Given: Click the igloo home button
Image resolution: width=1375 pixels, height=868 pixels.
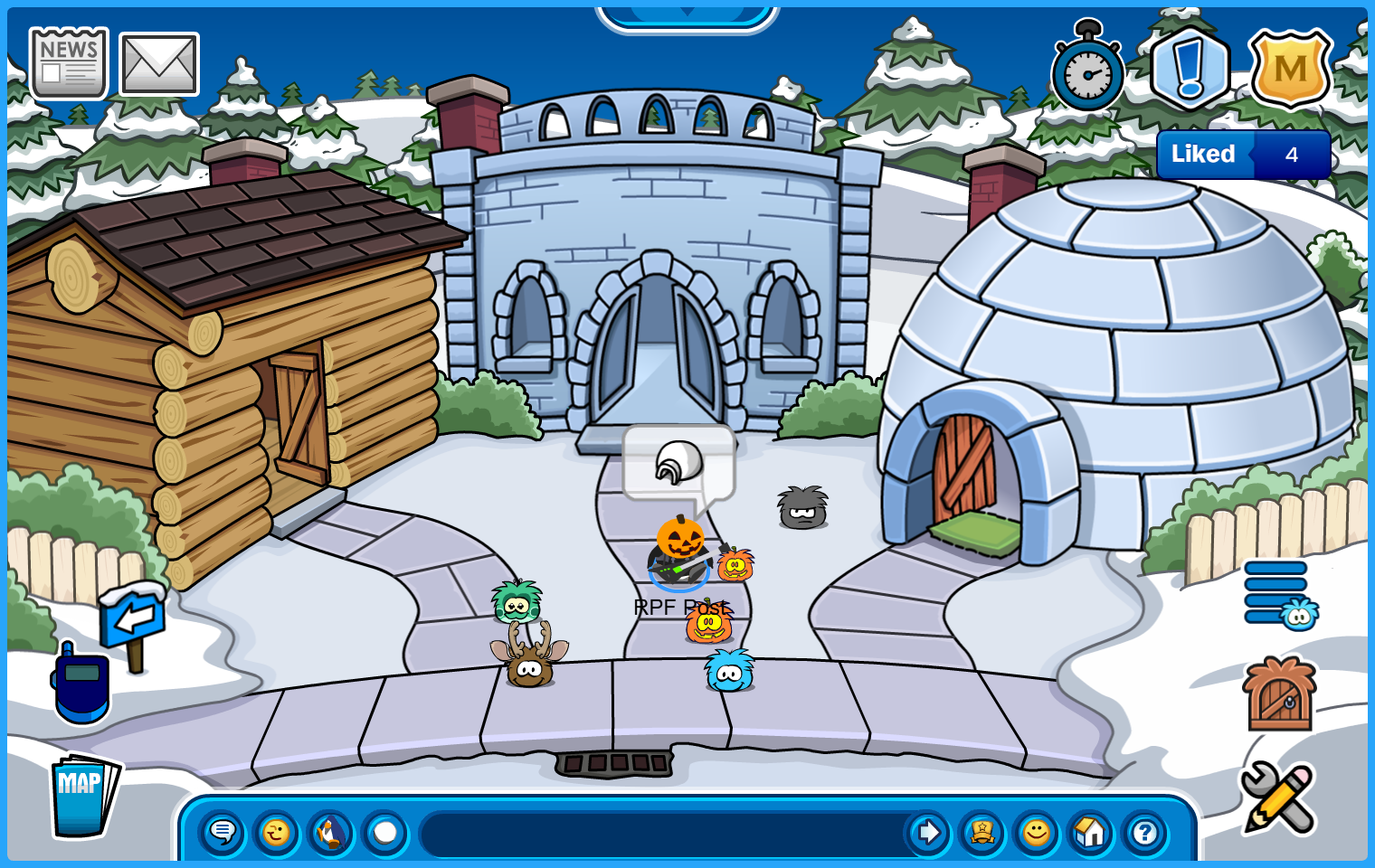Looking at the screenshot, I should [x=1091, y=832].
